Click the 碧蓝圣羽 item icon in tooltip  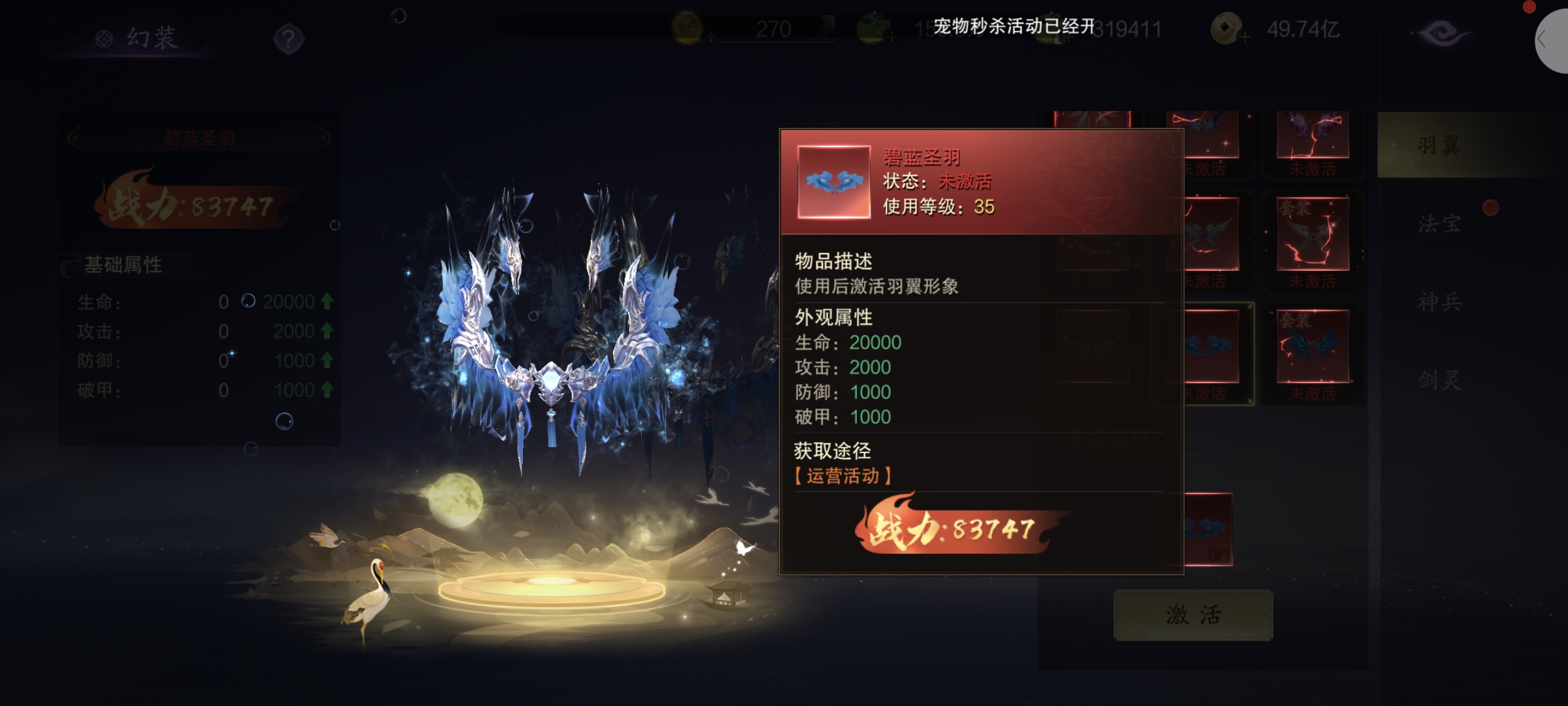tap(833, 181)
